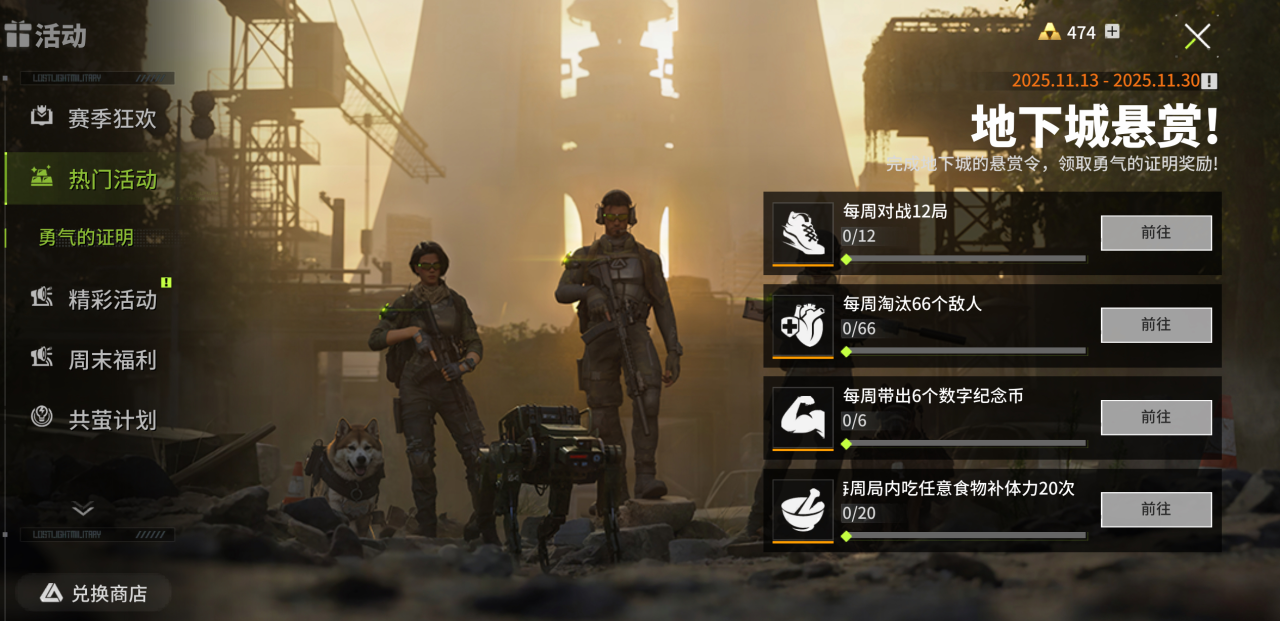Open the 共萤计划 tab
This screenshot has height=621, width=1280.
point(98,420)
